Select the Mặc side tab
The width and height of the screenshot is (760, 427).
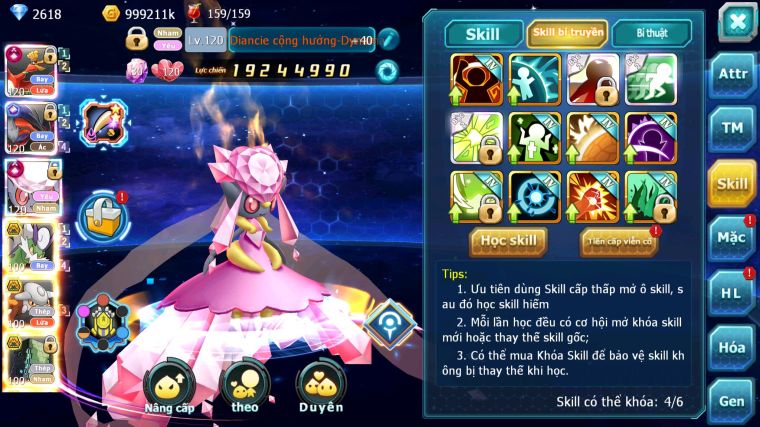tap(731, 238)
